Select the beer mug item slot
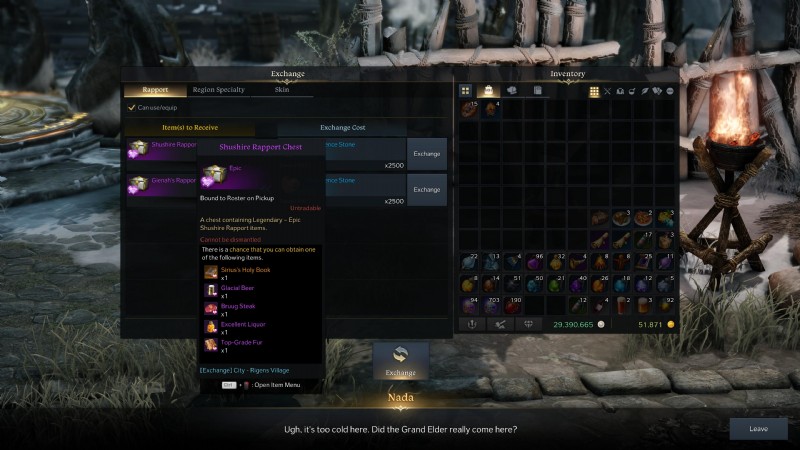800x450 pixels. [621, 303]
